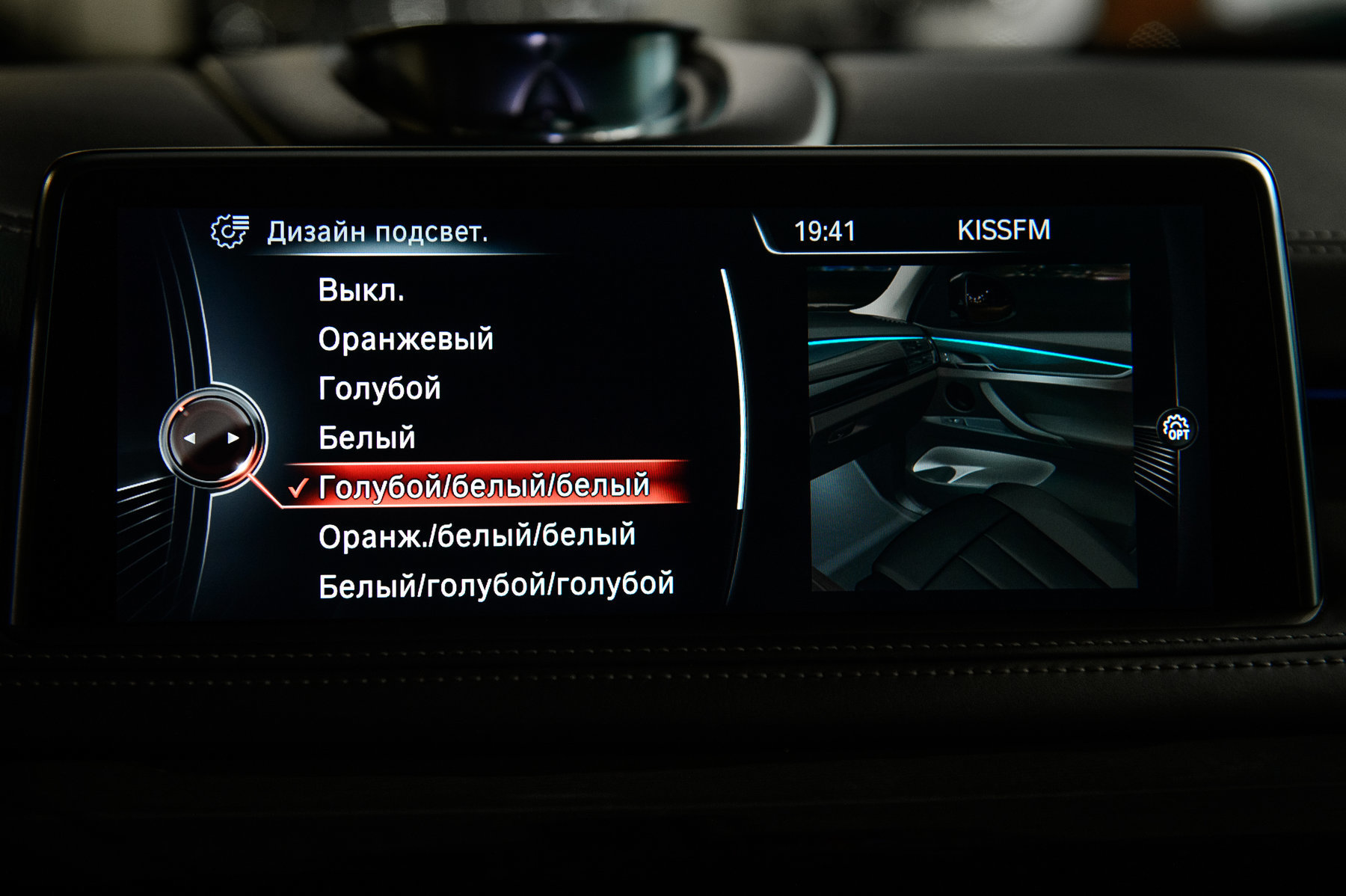Open the KISSFM radio station label
The width and height of the screenshot is (1346, 896).
[x=1004, y=230]
